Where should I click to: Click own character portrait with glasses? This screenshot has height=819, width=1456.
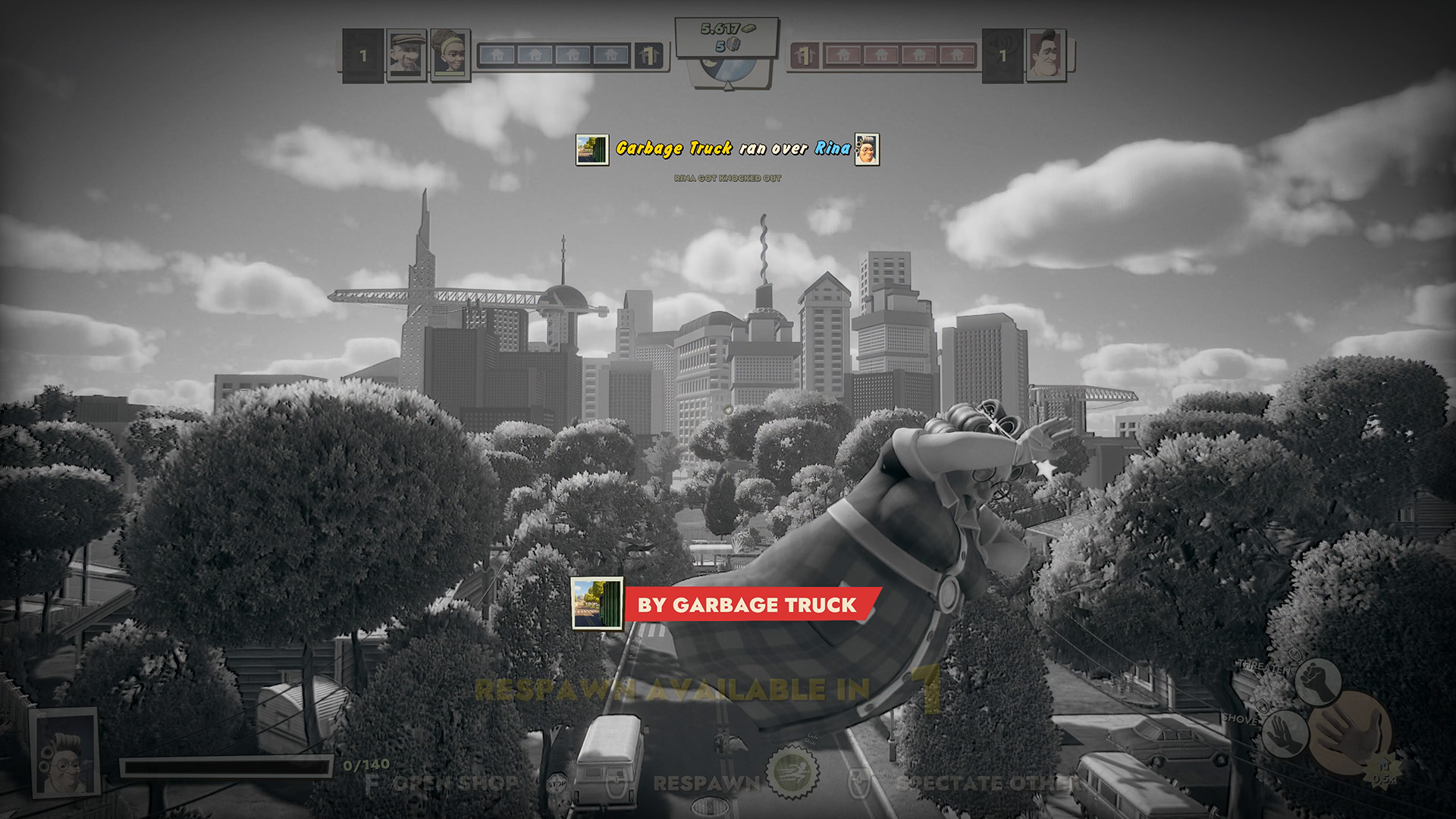click(66, 752)
